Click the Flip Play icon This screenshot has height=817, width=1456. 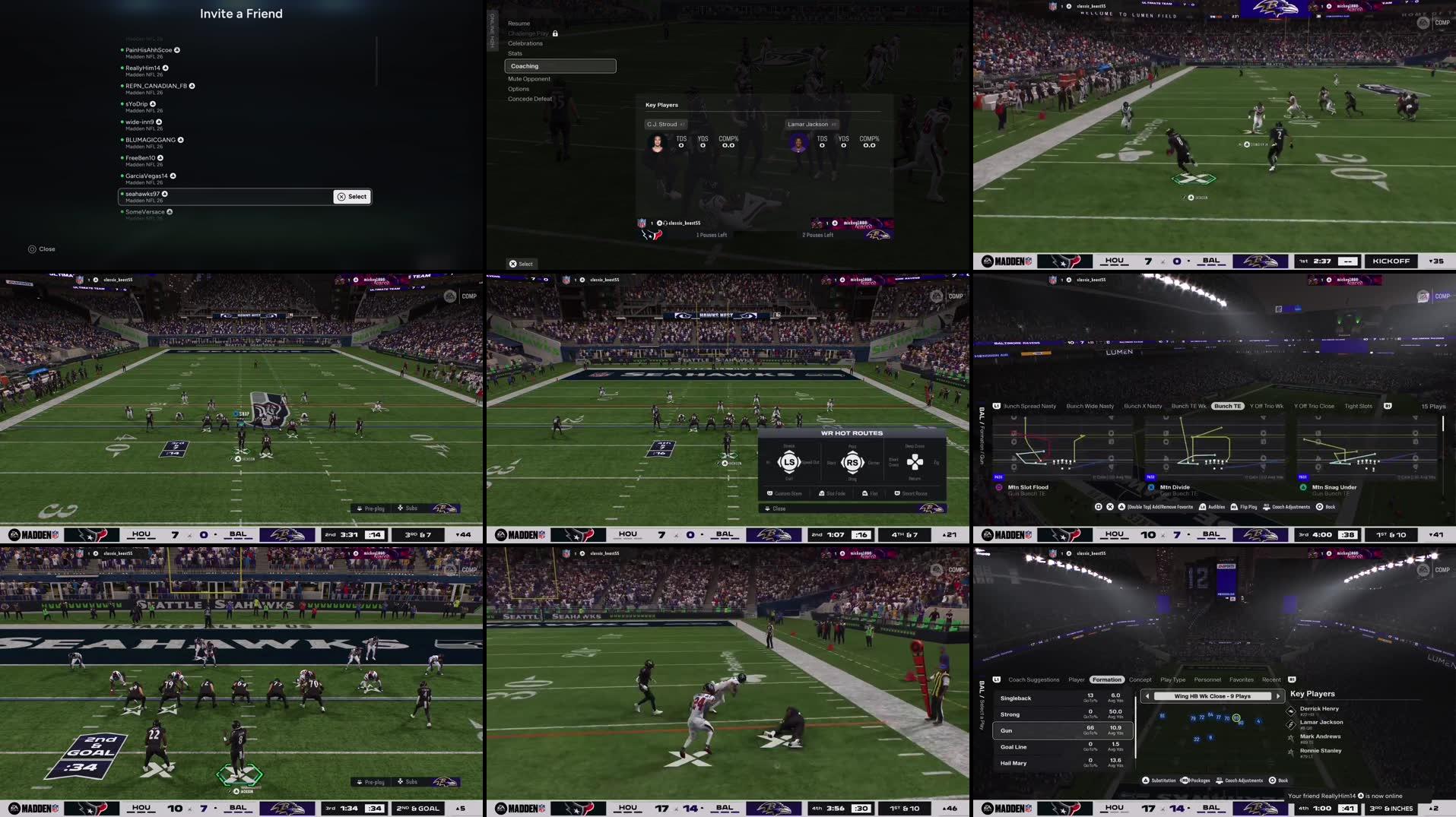[x=1234, y=507]
